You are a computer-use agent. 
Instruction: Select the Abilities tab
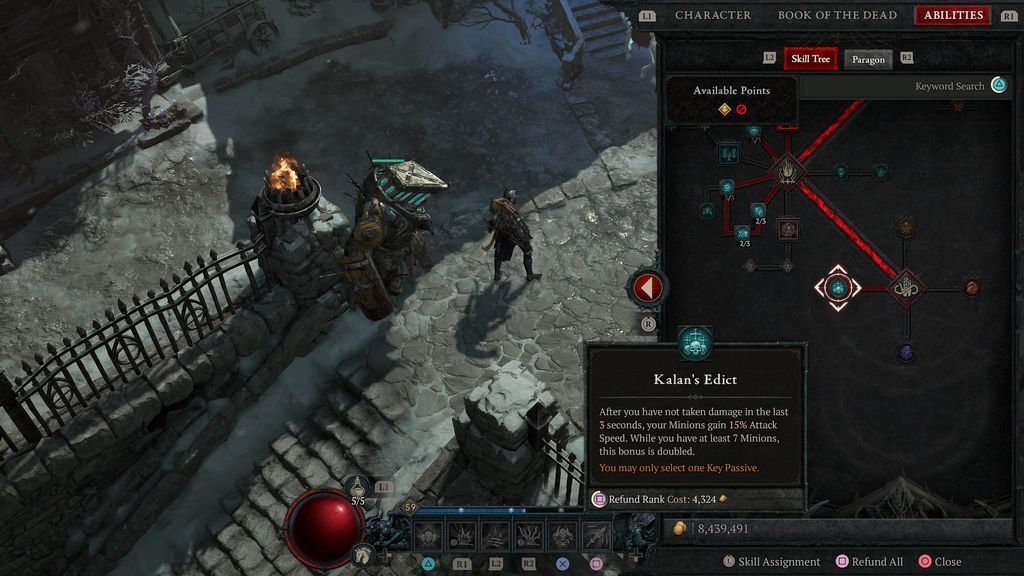pyautogui.click(x=953, y=15)
